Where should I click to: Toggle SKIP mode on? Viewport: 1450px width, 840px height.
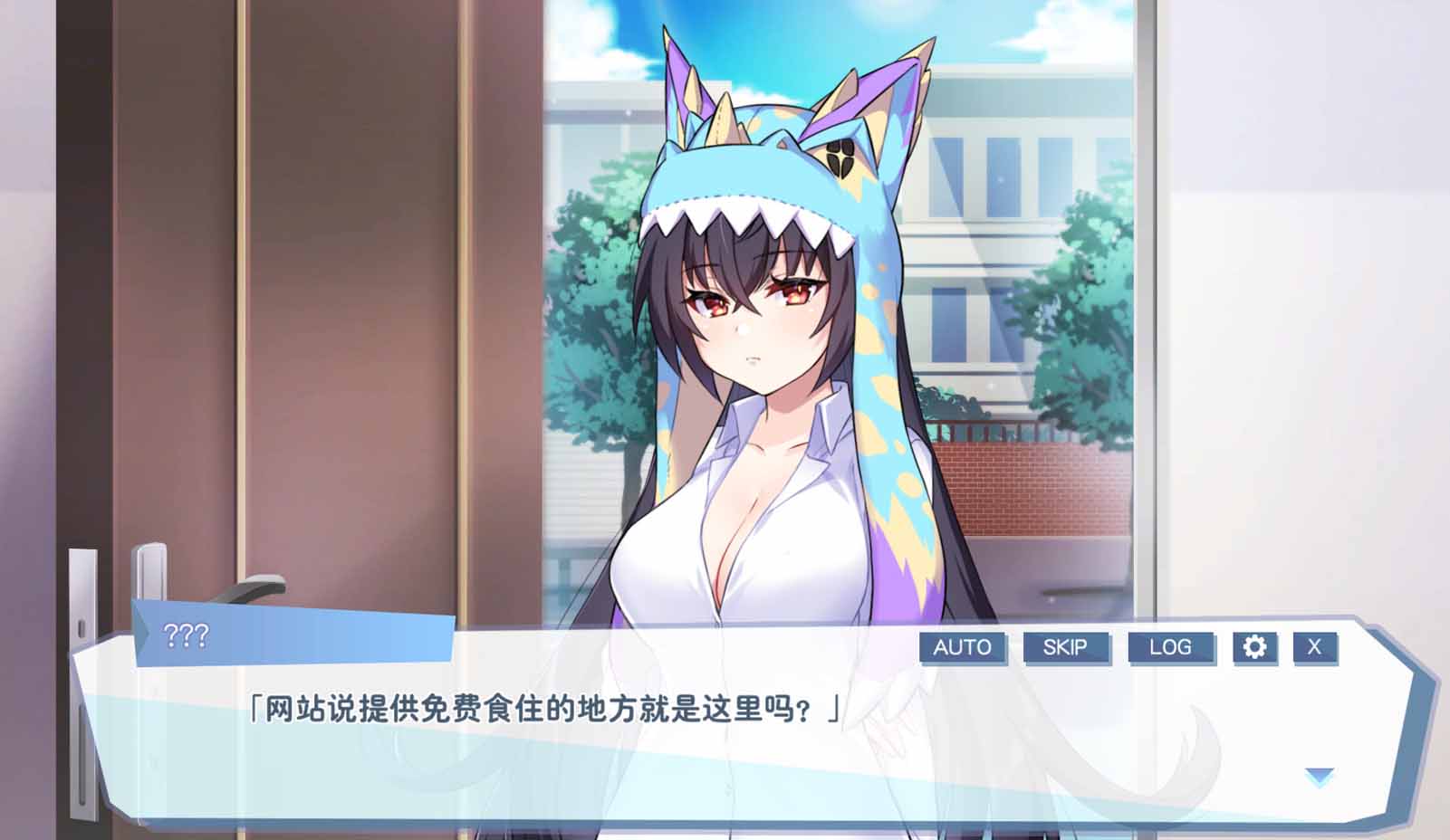(x=1068, y=648)
